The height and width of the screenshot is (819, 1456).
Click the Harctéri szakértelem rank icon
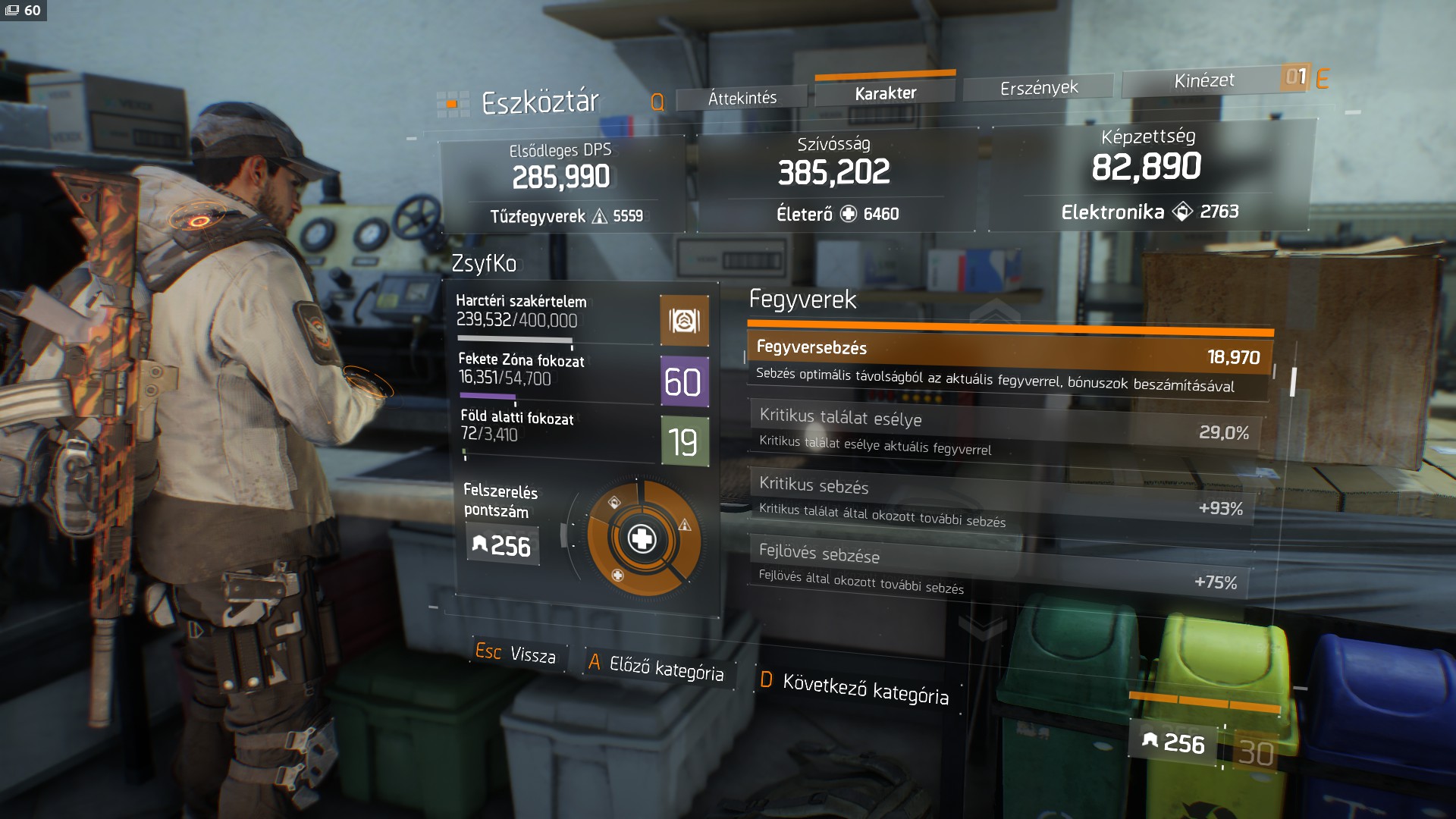(684, 321)
